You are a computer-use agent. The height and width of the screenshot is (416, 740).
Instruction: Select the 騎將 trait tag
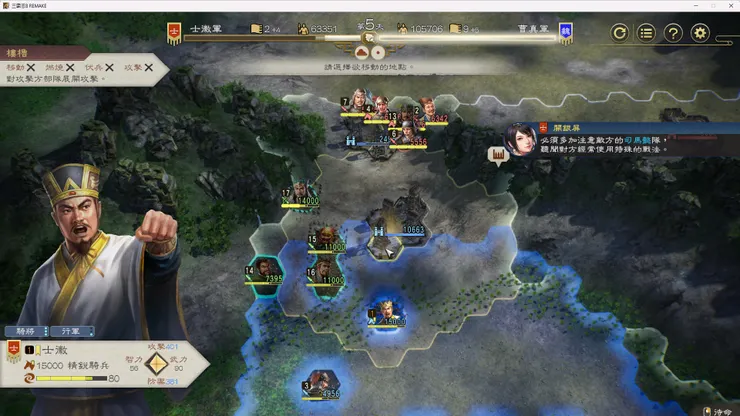tap(25, 331)
